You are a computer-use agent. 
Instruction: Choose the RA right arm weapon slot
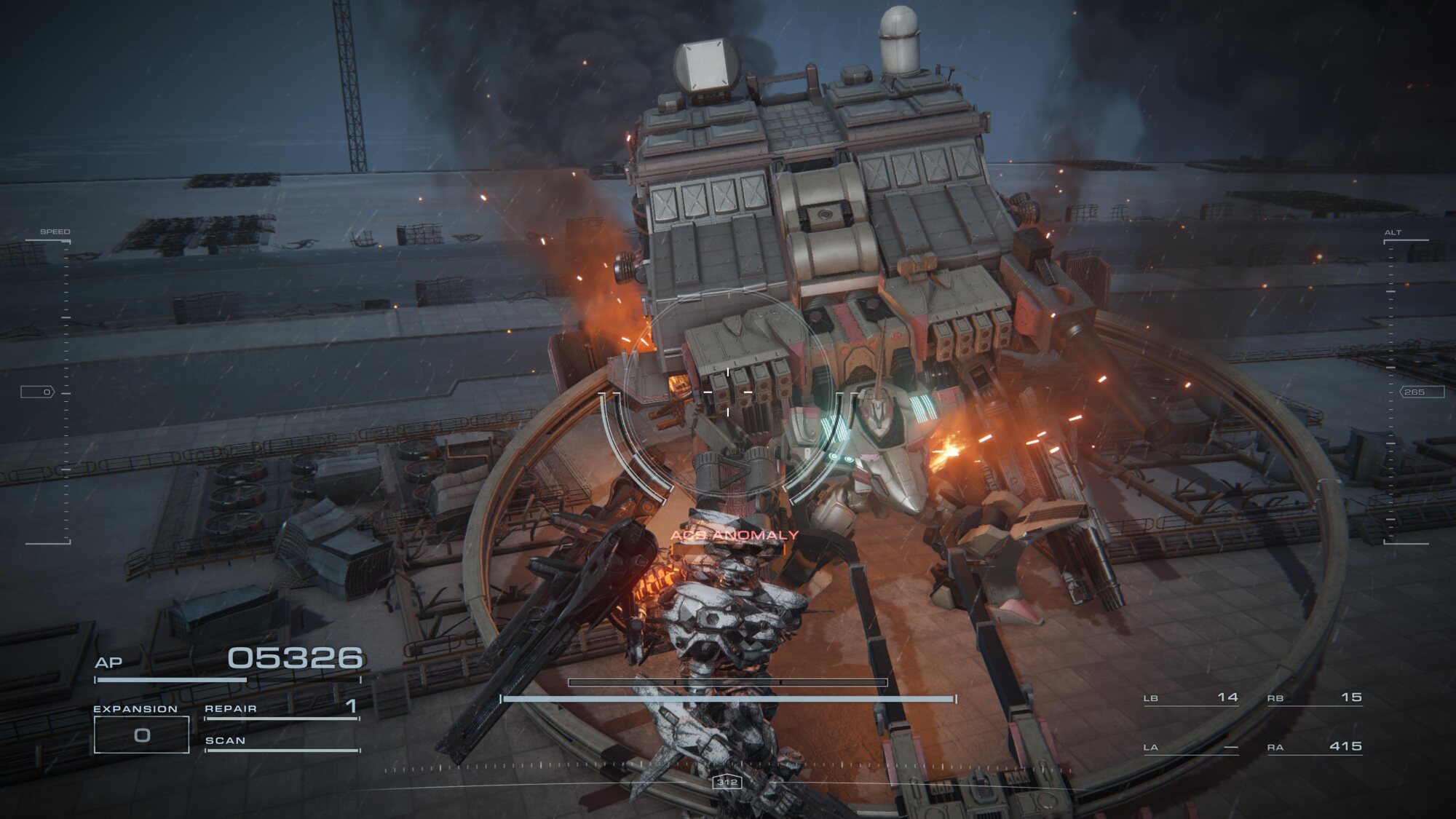(1315, 747)
